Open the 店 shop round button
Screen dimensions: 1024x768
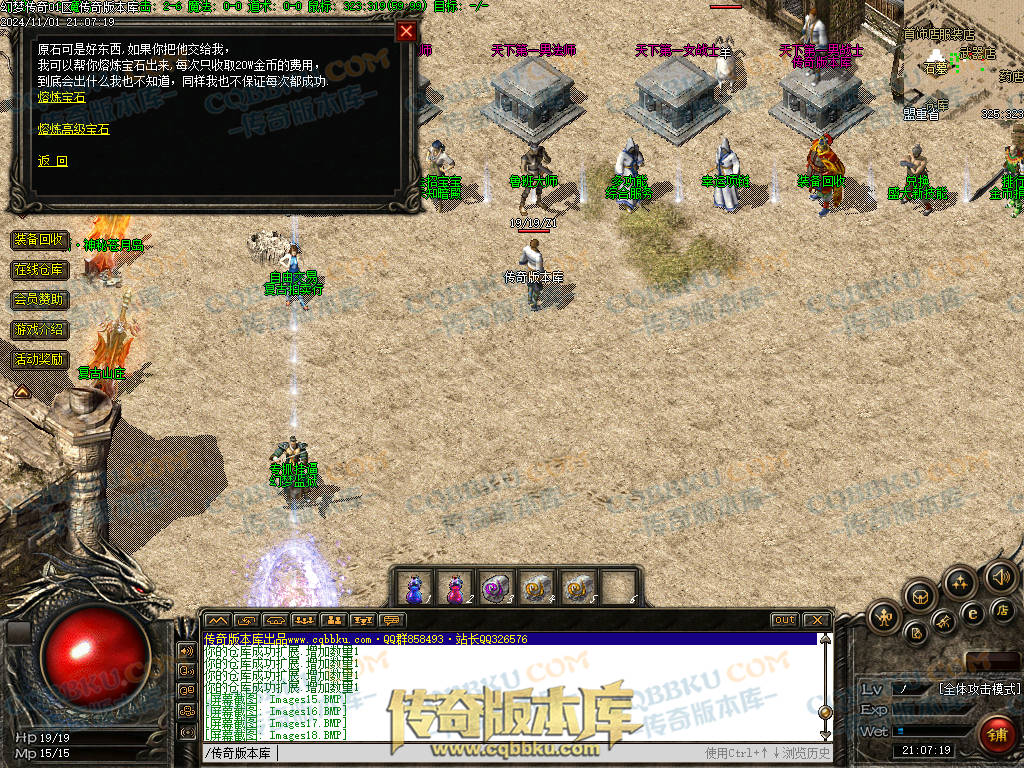point(1003,610)
